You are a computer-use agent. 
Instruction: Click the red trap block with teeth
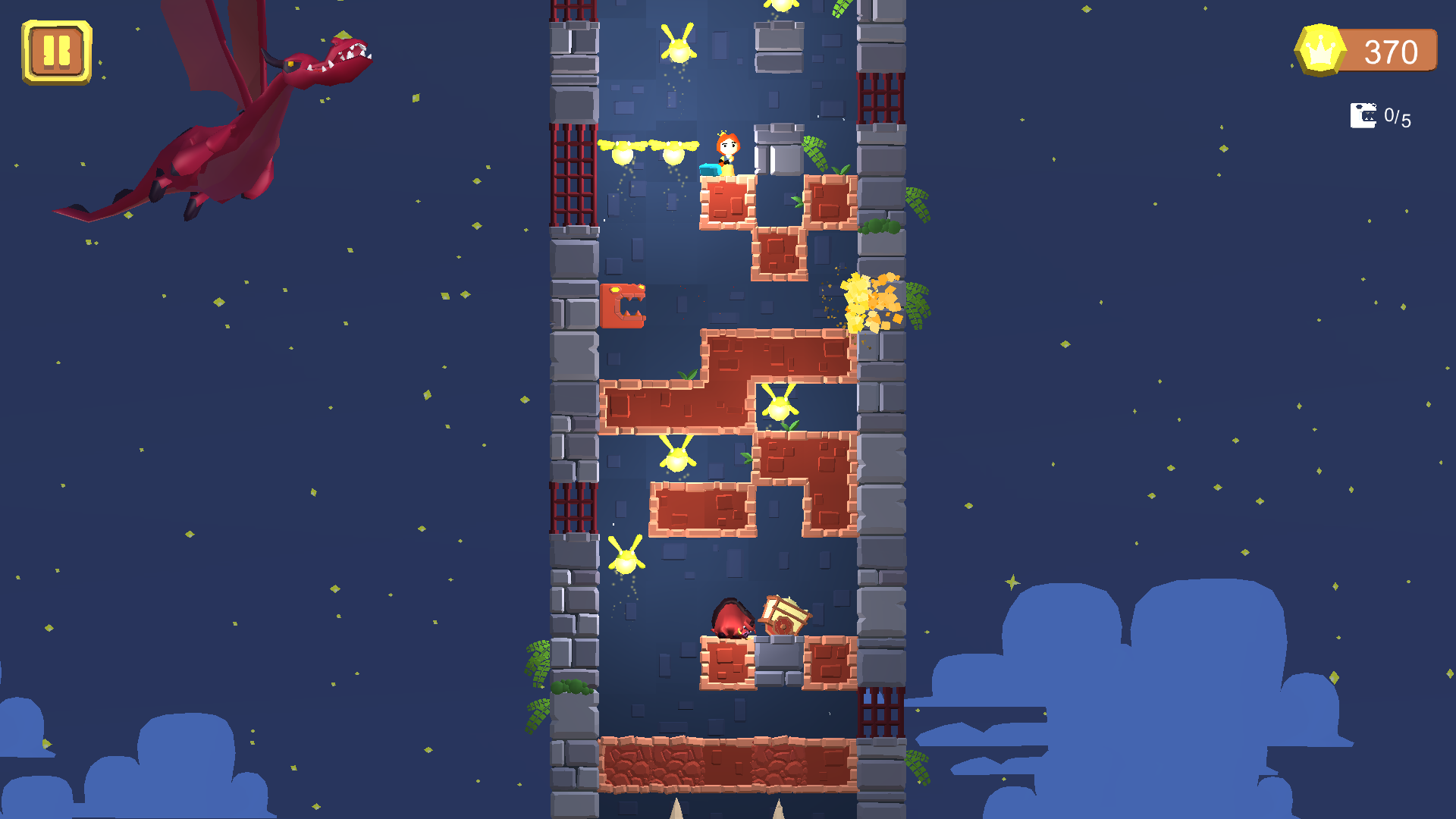click(x=623, y=307)
